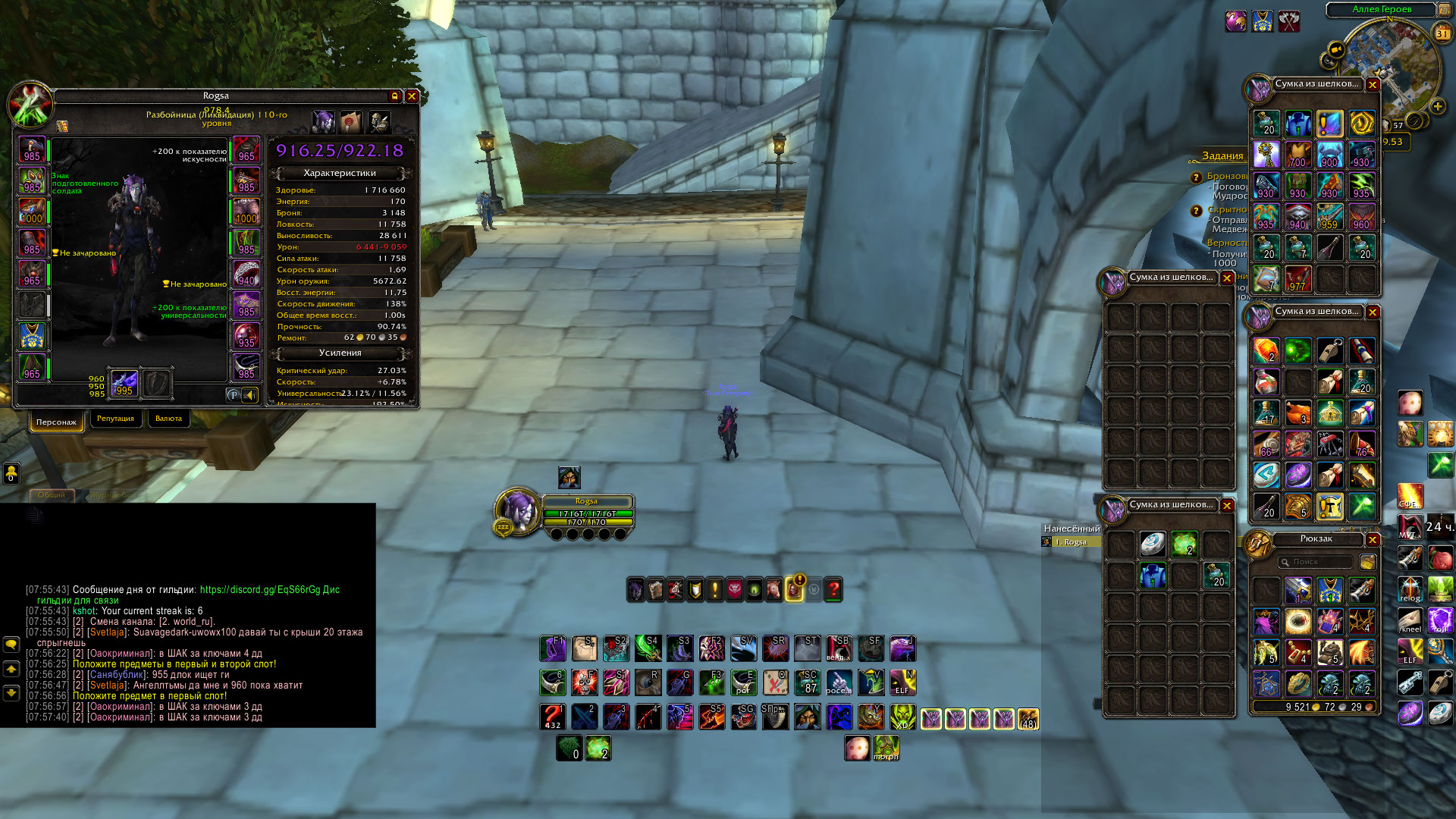This screenshot has height=819, width=1456.
Task: Click the Задания quest tracker header
Action: (1222, 156)
